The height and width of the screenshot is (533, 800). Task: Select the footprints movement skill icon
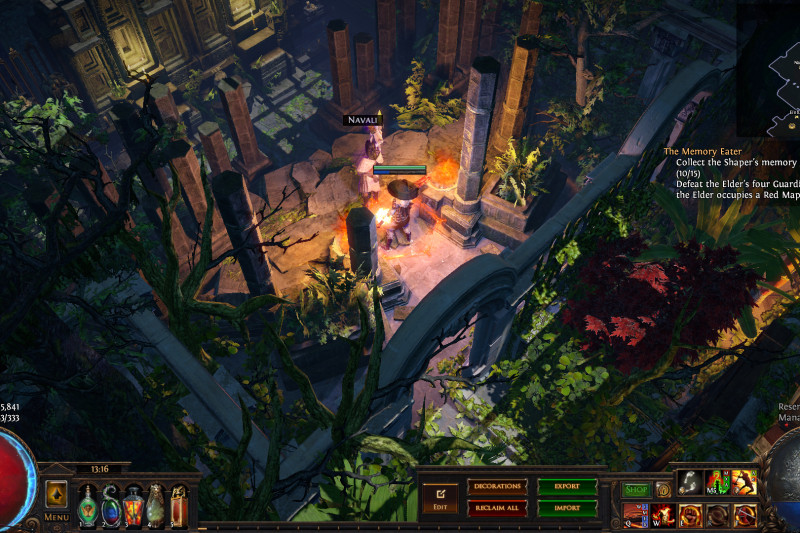point(689,482)
